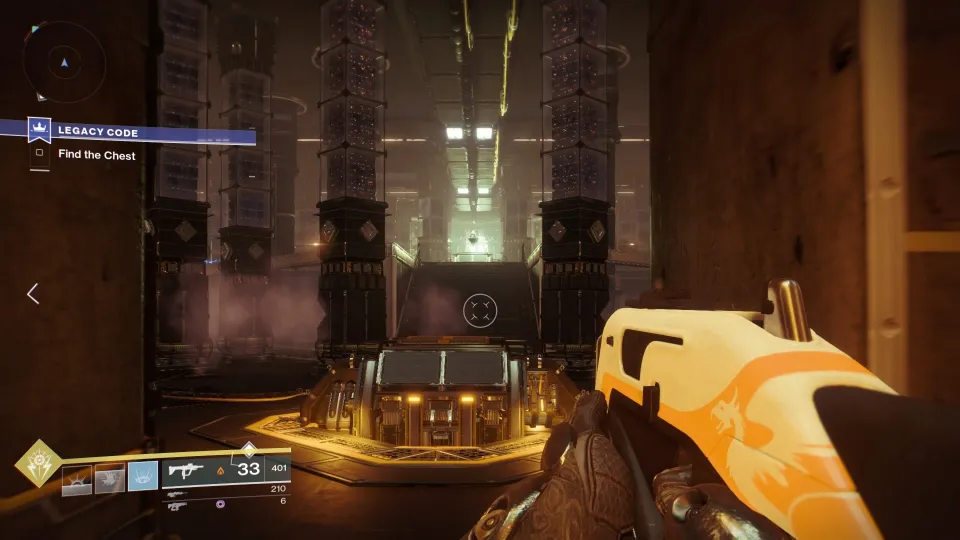Open the Legacy Code quest tracker
The width and height of the screenshot is (960, 540).
coord(97,132)
